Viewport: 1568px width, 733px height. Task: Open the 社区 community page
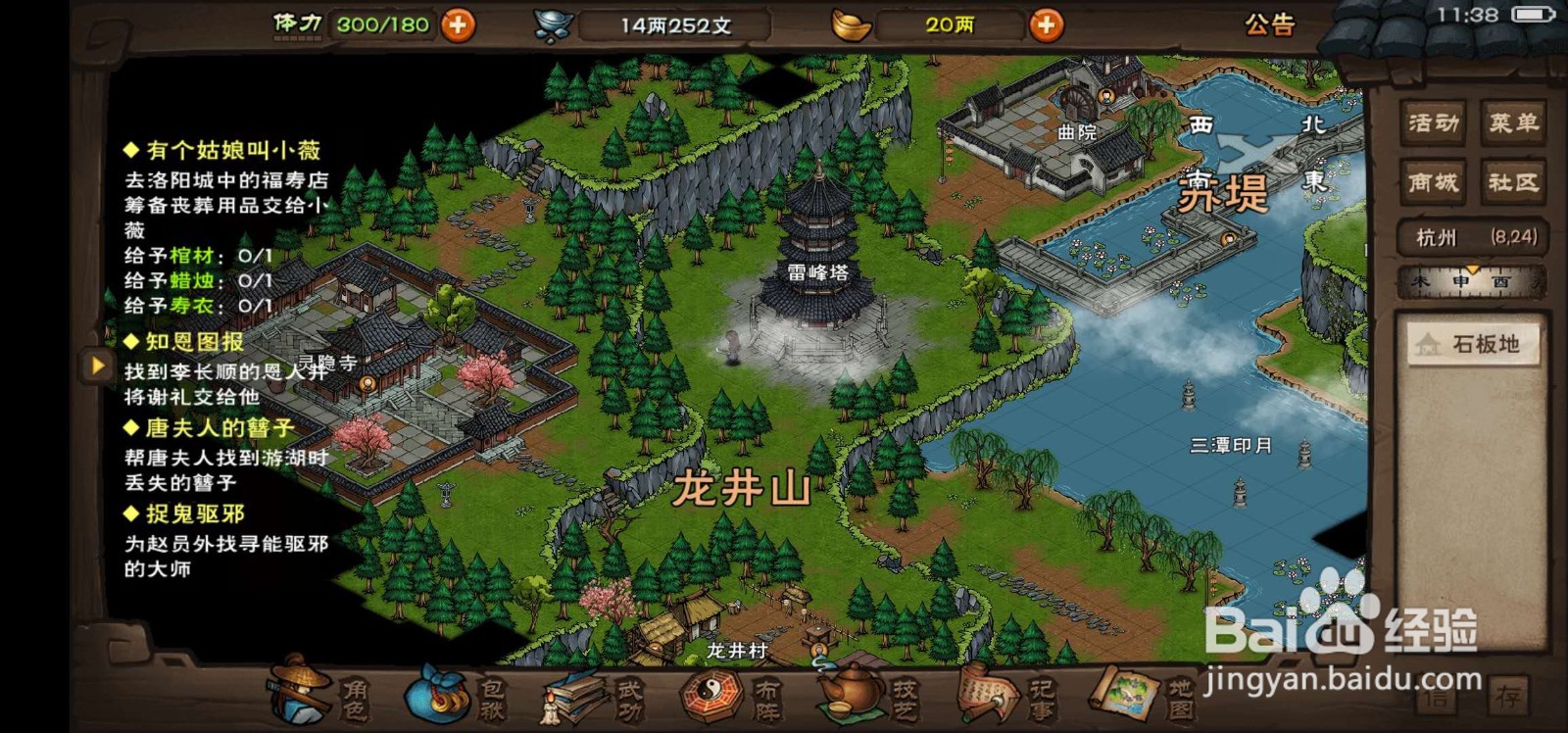[1514, 181]
